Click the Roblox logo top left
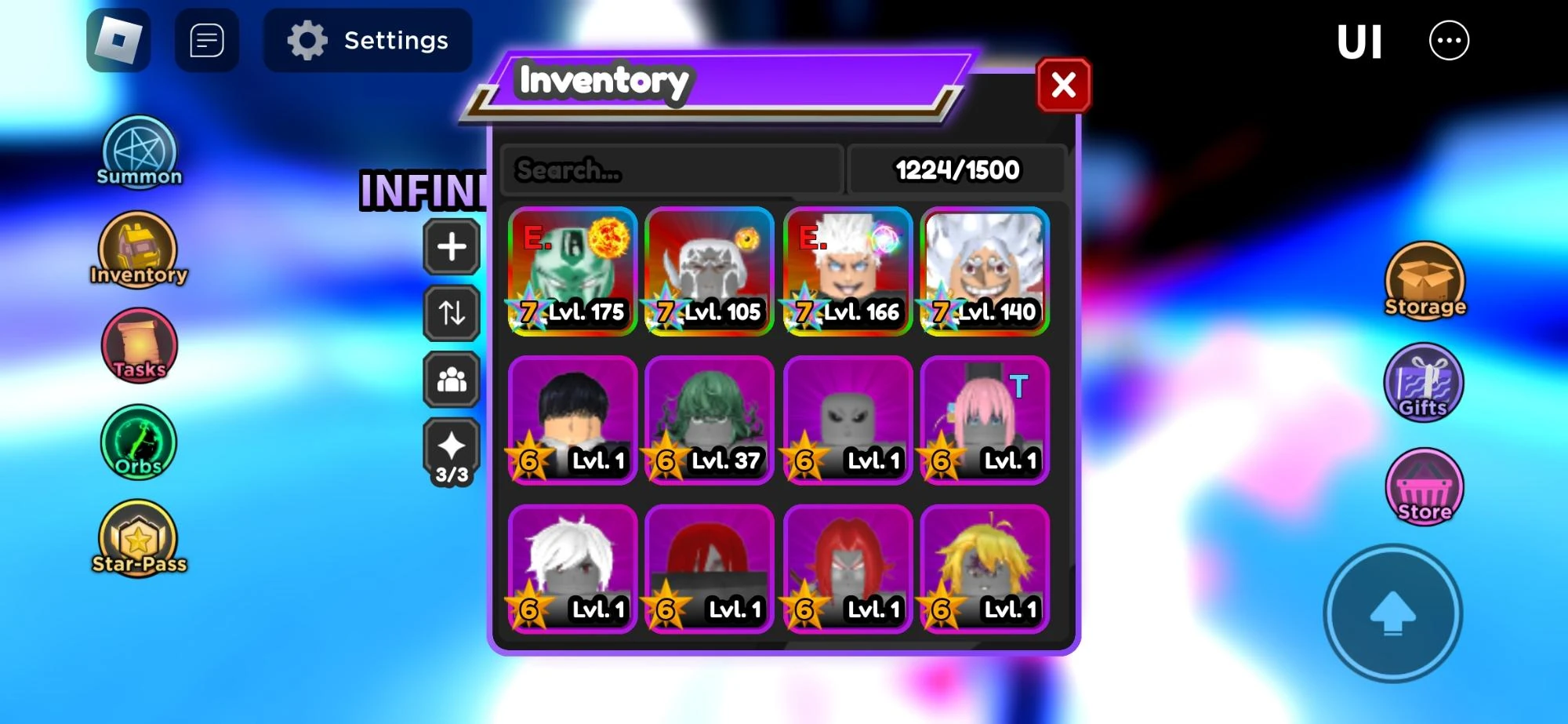Screen dimensions: 1568x724 point(118,38)
